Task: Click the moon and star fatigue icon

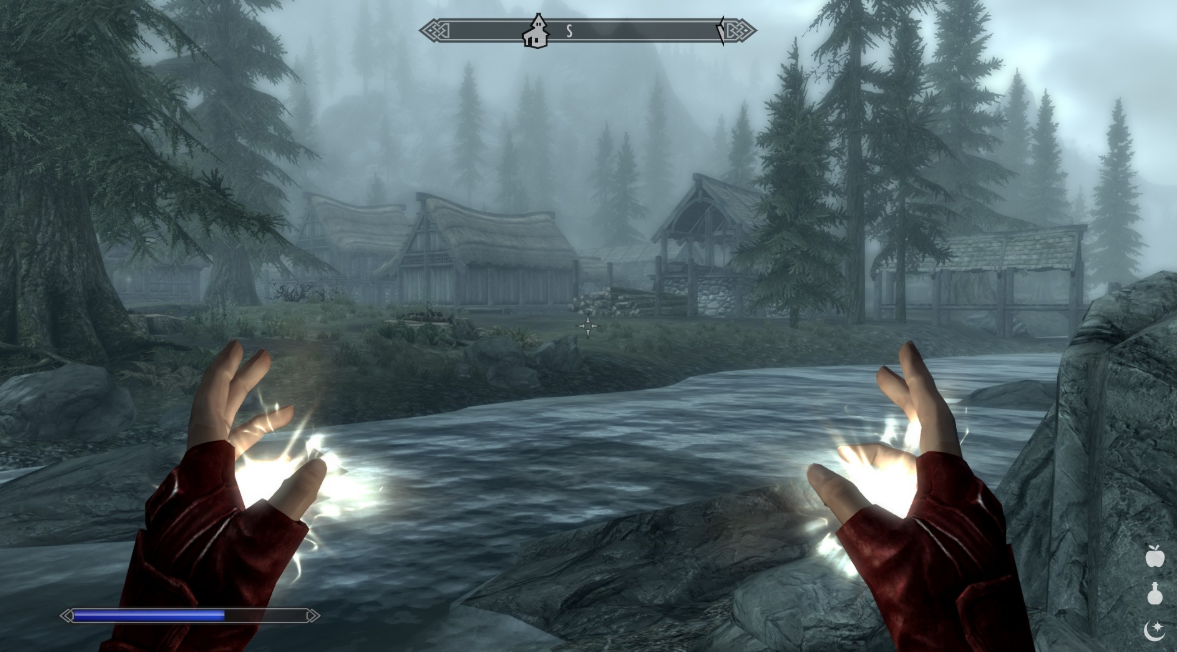Action: [x=1155, y=630]
